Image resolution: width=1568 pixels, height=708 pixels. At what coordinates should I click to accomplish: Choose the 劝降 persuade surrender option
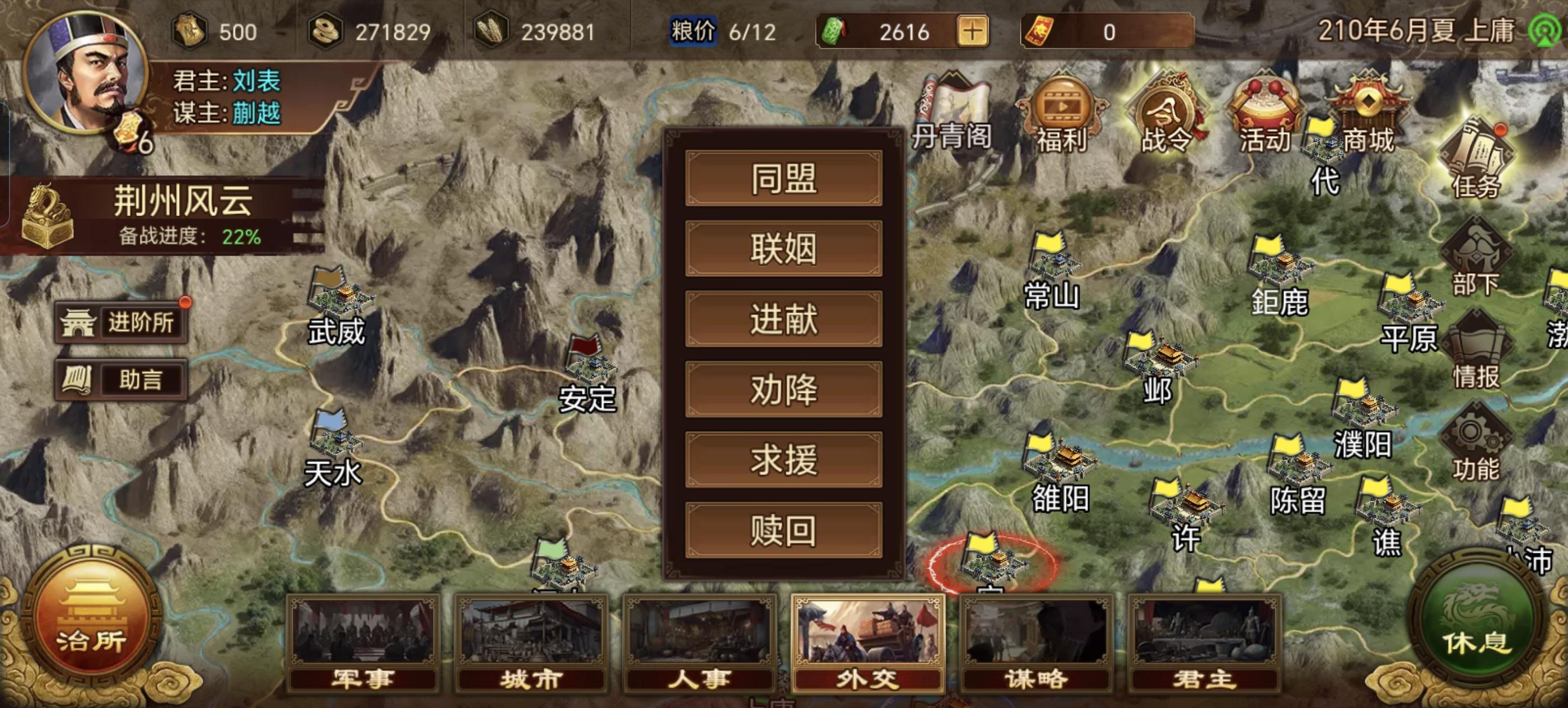click(784, 391)
